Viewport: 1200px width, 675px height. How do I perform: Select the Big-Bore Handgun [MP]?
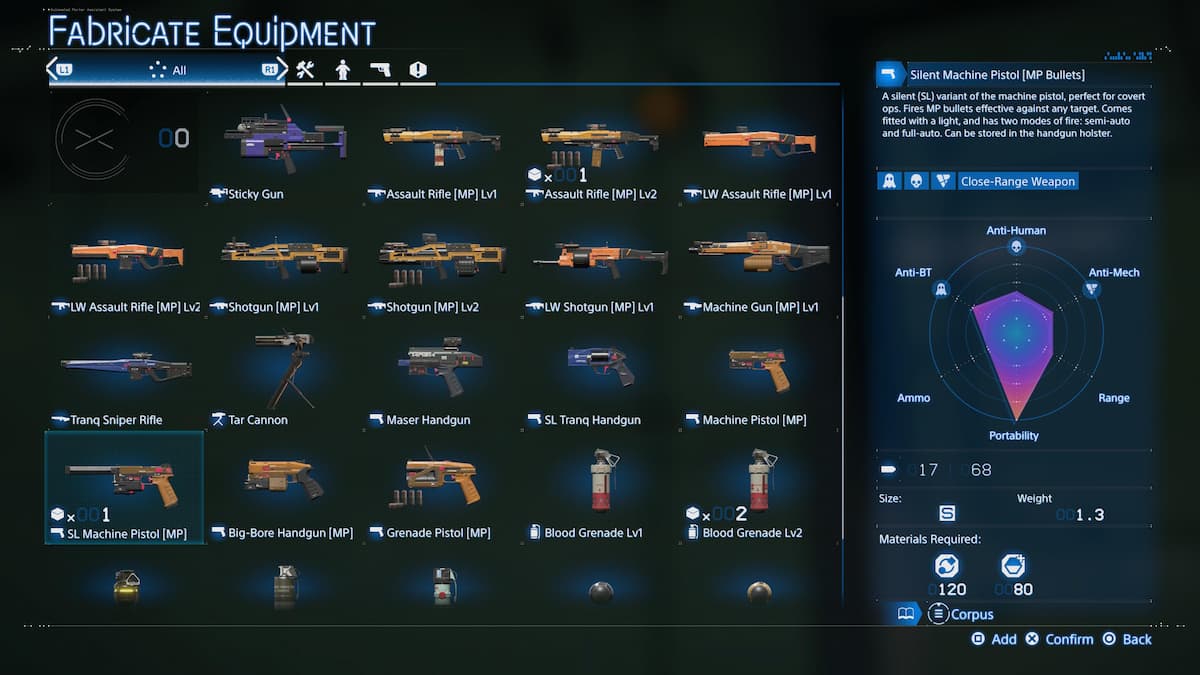point(283,487)
